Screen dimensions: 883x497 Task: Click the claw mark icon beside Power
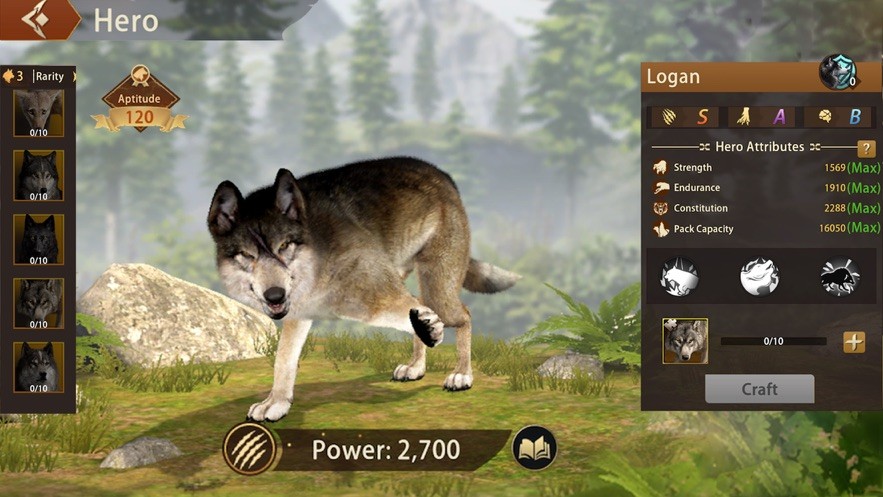pyautogui.click(x=247, y=448)
